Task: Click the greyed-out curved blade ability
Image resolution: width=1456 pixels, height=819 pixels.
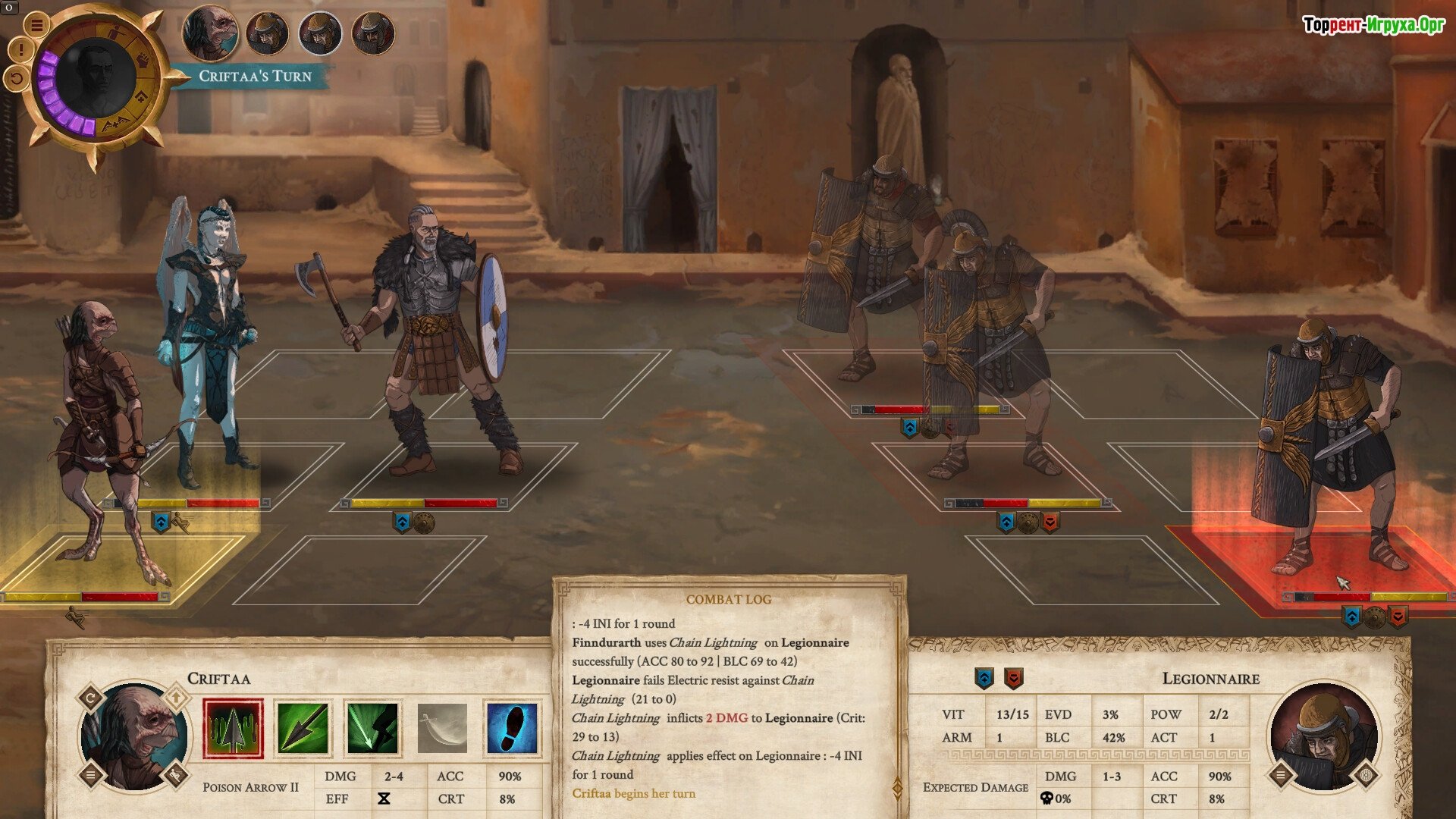Action: [x=442, y=729]
